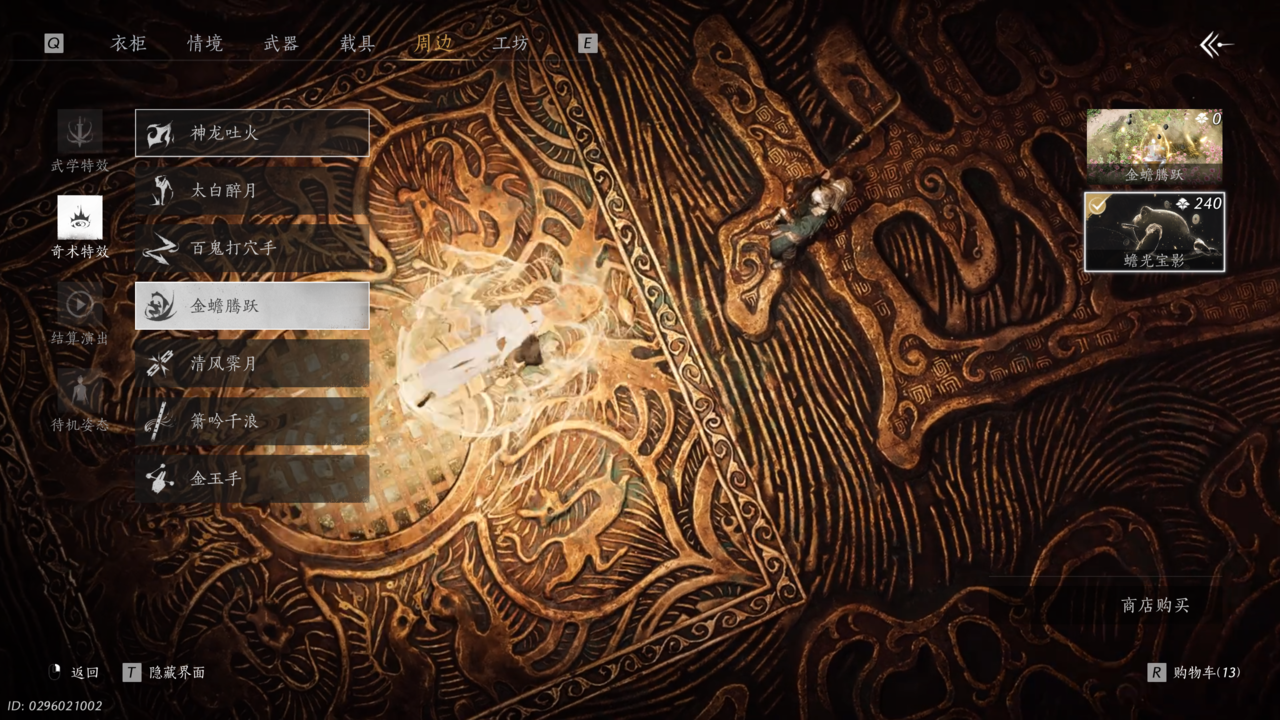This screenshot has height=720, width=1280.
Task: Choose the 太白醉月 entry
Action: [x=252, y=190]
